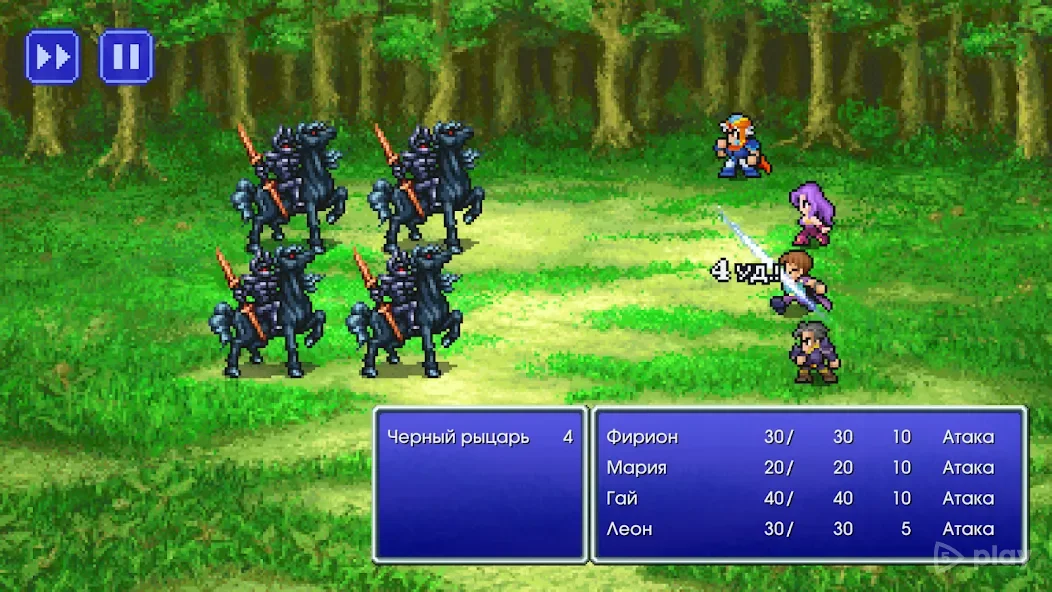Image resolution: width=1052 pixels, height=592 pixels.
Task: Pause the battle
Action: click(x=126, y=56)
